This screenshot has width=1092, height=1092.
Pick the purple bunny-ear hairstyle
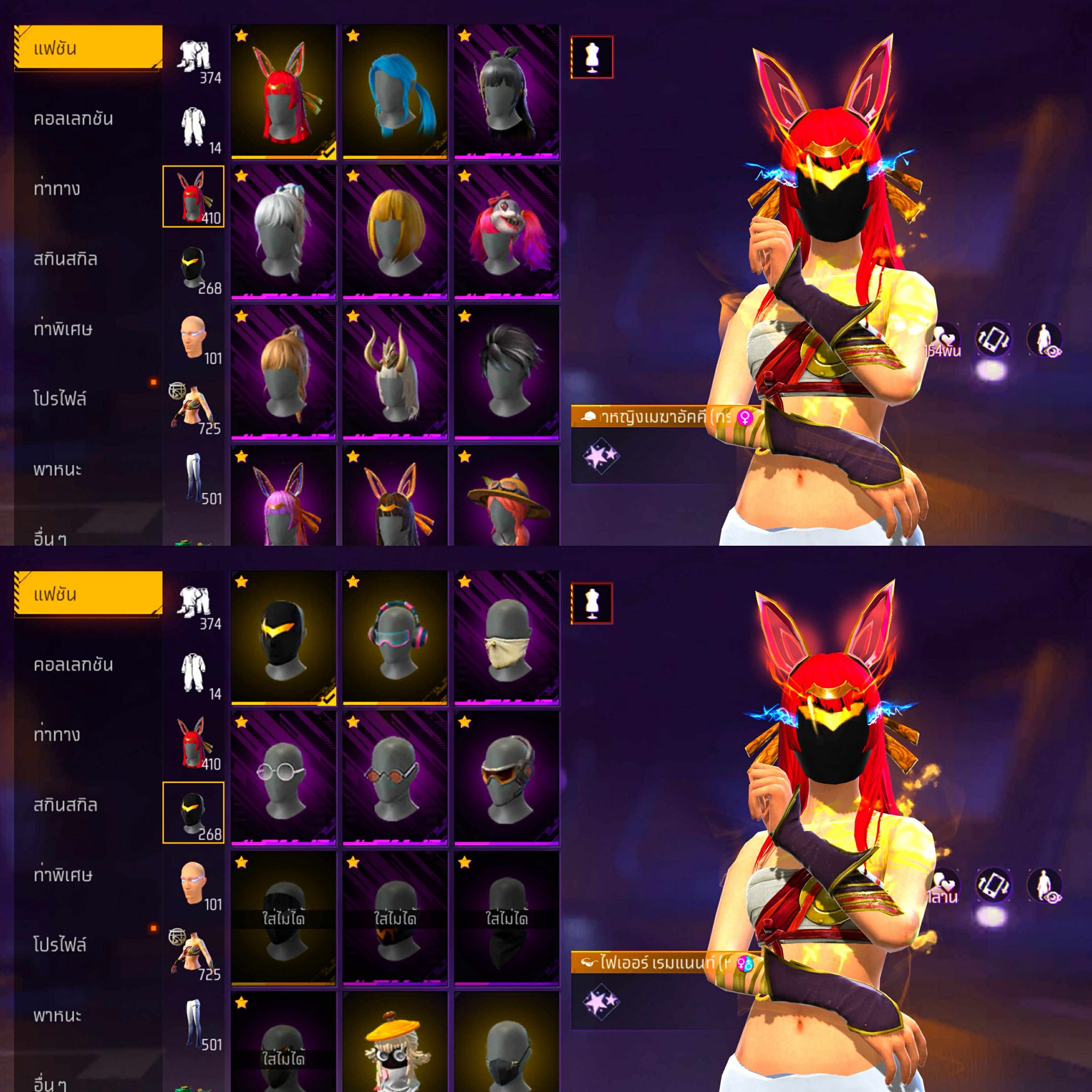coord(283,499)
